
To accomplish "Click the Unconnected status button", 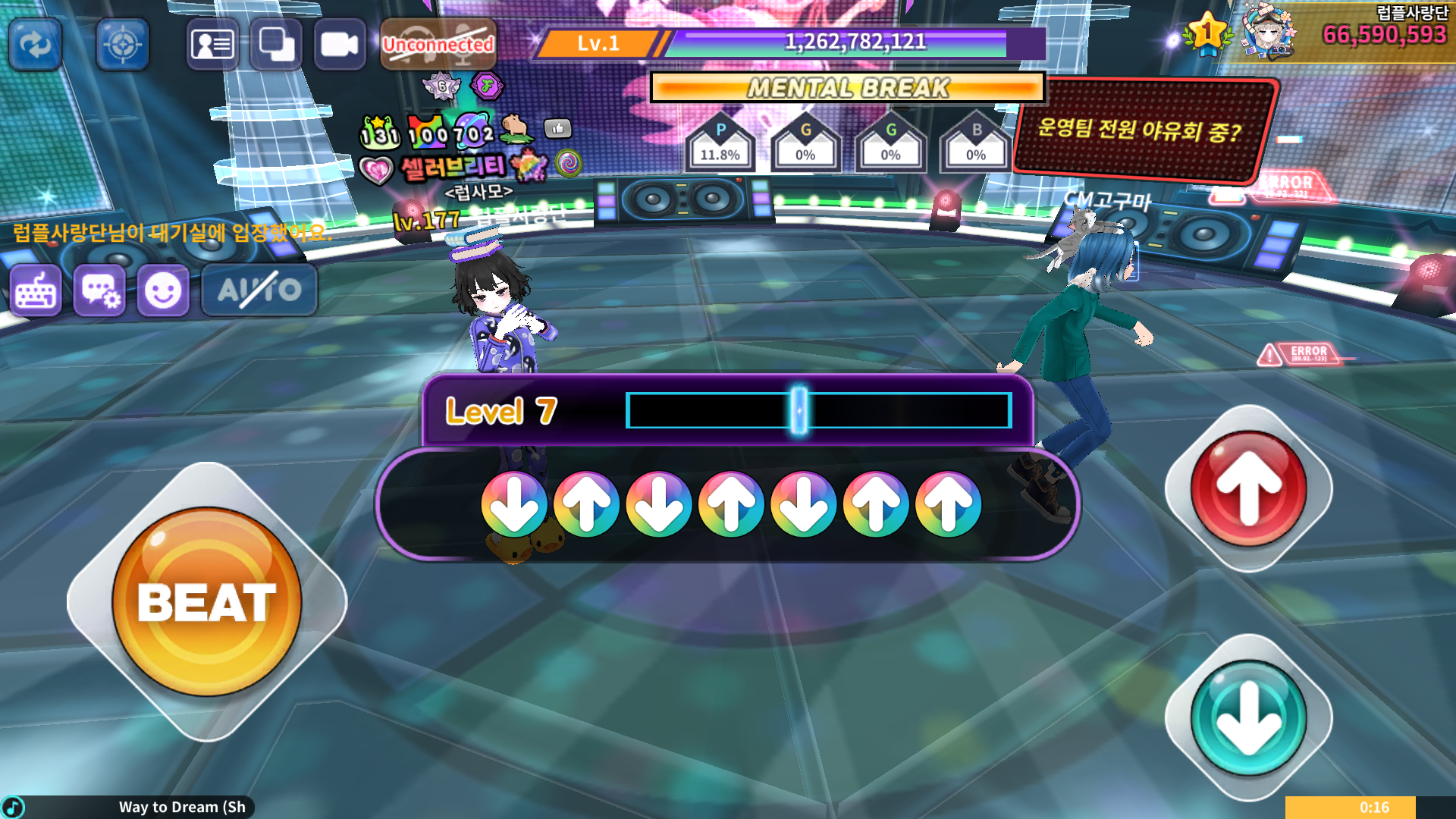I will click(438, 45).
